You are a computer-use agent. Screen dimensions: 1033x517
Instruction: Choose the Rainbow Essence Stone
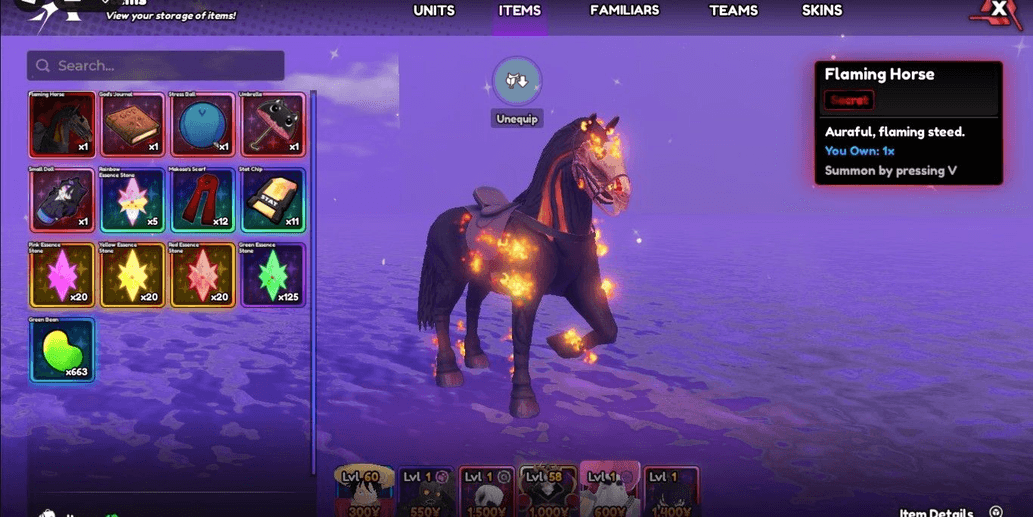pyautogui.click(x=133, y=200)
